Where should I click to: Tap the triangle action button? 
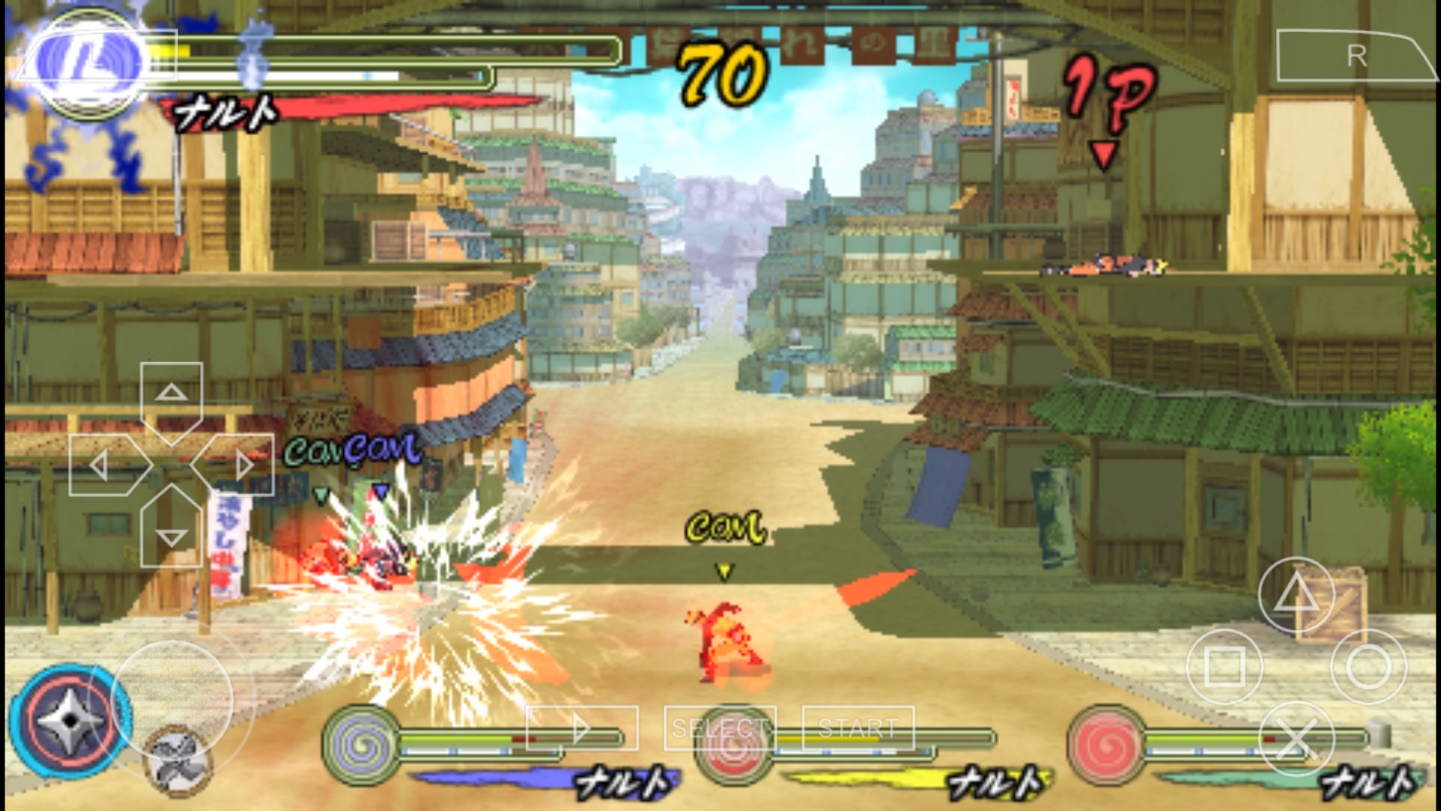(1296, 596)
